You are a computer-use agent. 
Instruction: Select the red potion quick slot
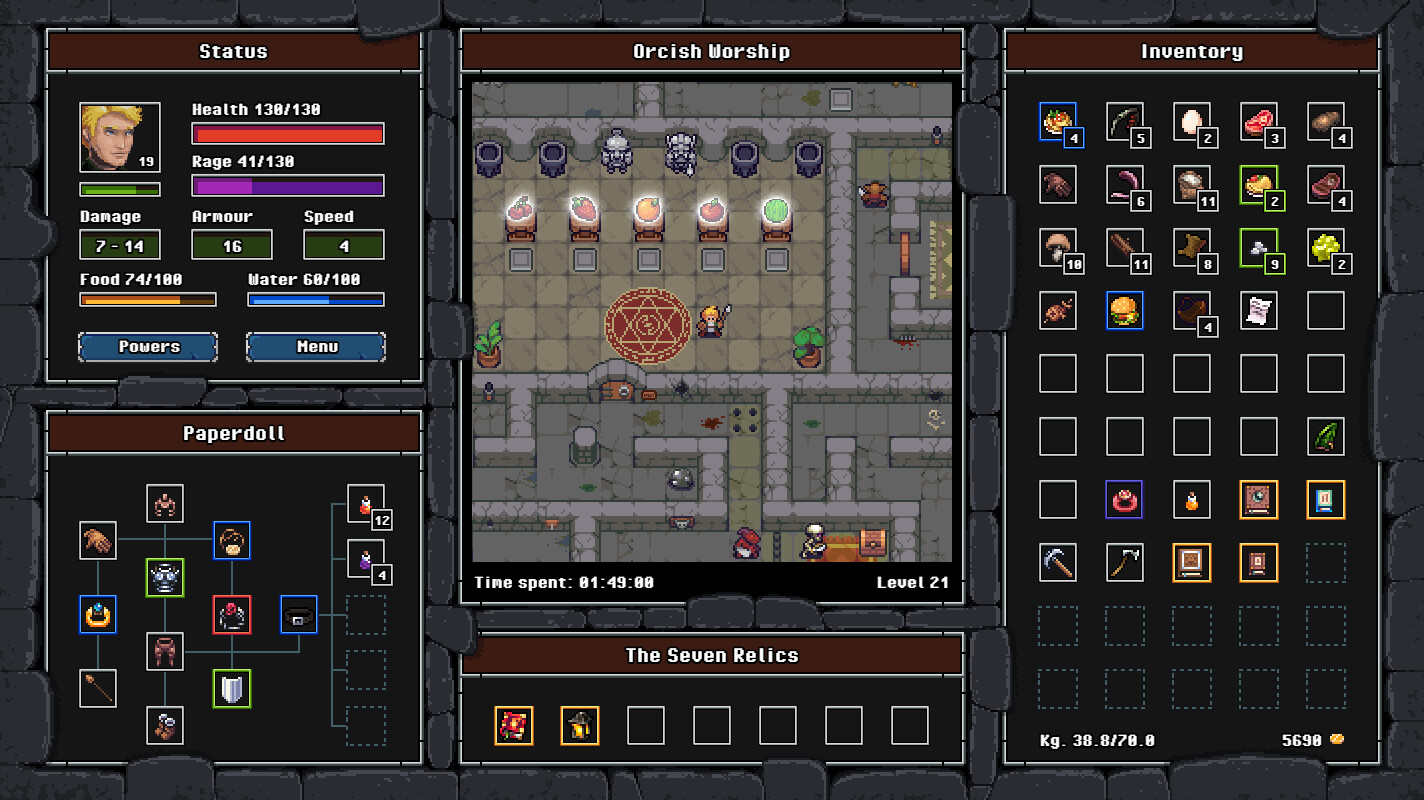tap(365, 504)
